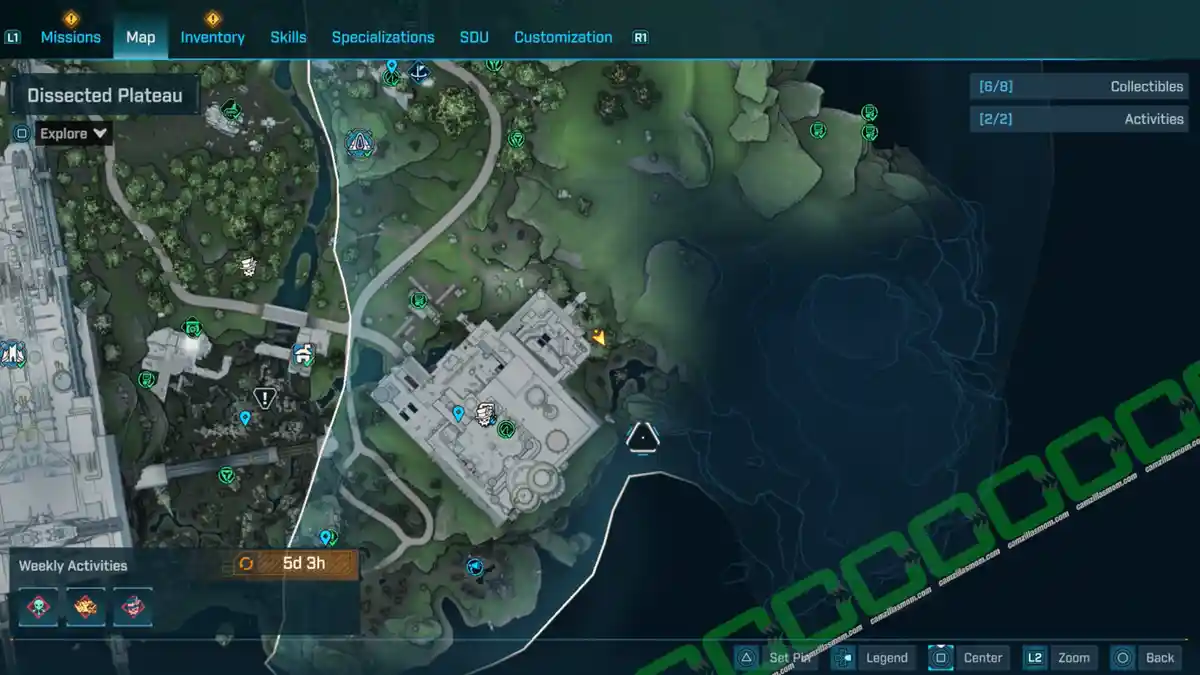
Task: Go Back from the map
Action: pyautogui.click(x=1147, y=657)
